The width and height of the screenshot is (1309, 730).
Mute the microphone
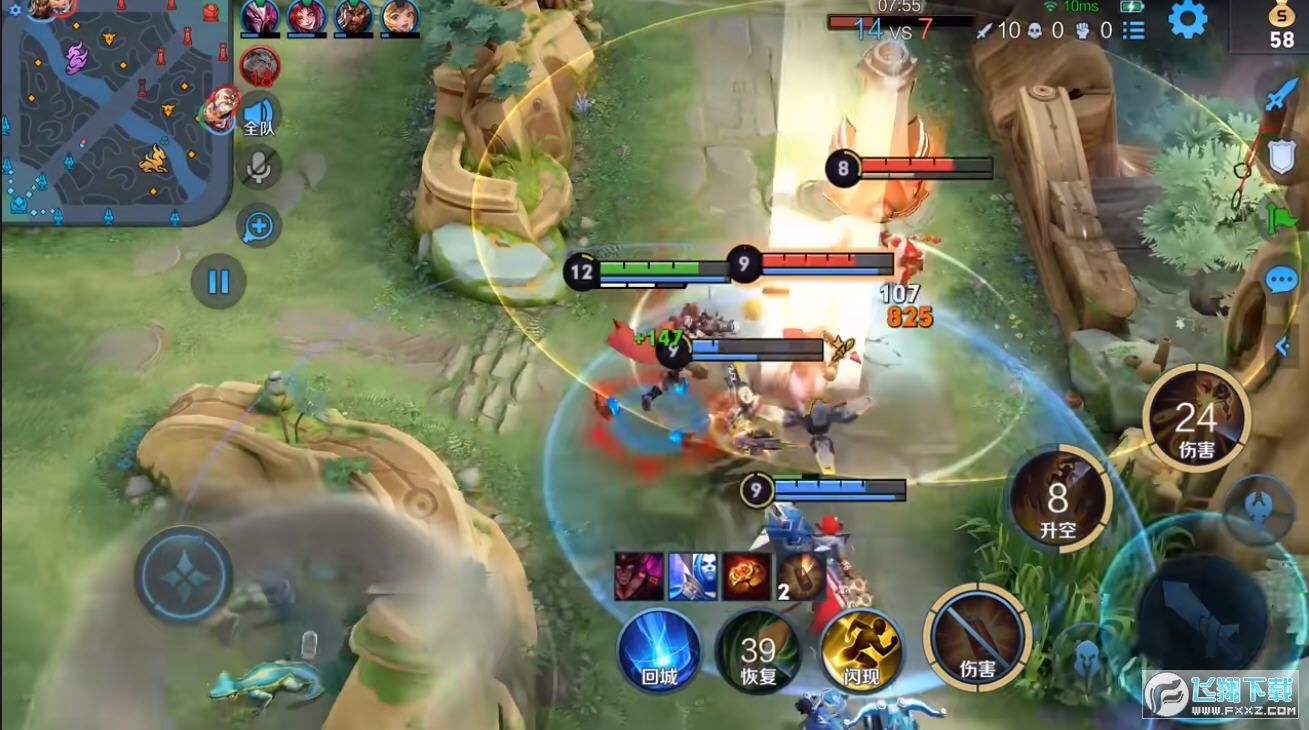tap(258, 168)
